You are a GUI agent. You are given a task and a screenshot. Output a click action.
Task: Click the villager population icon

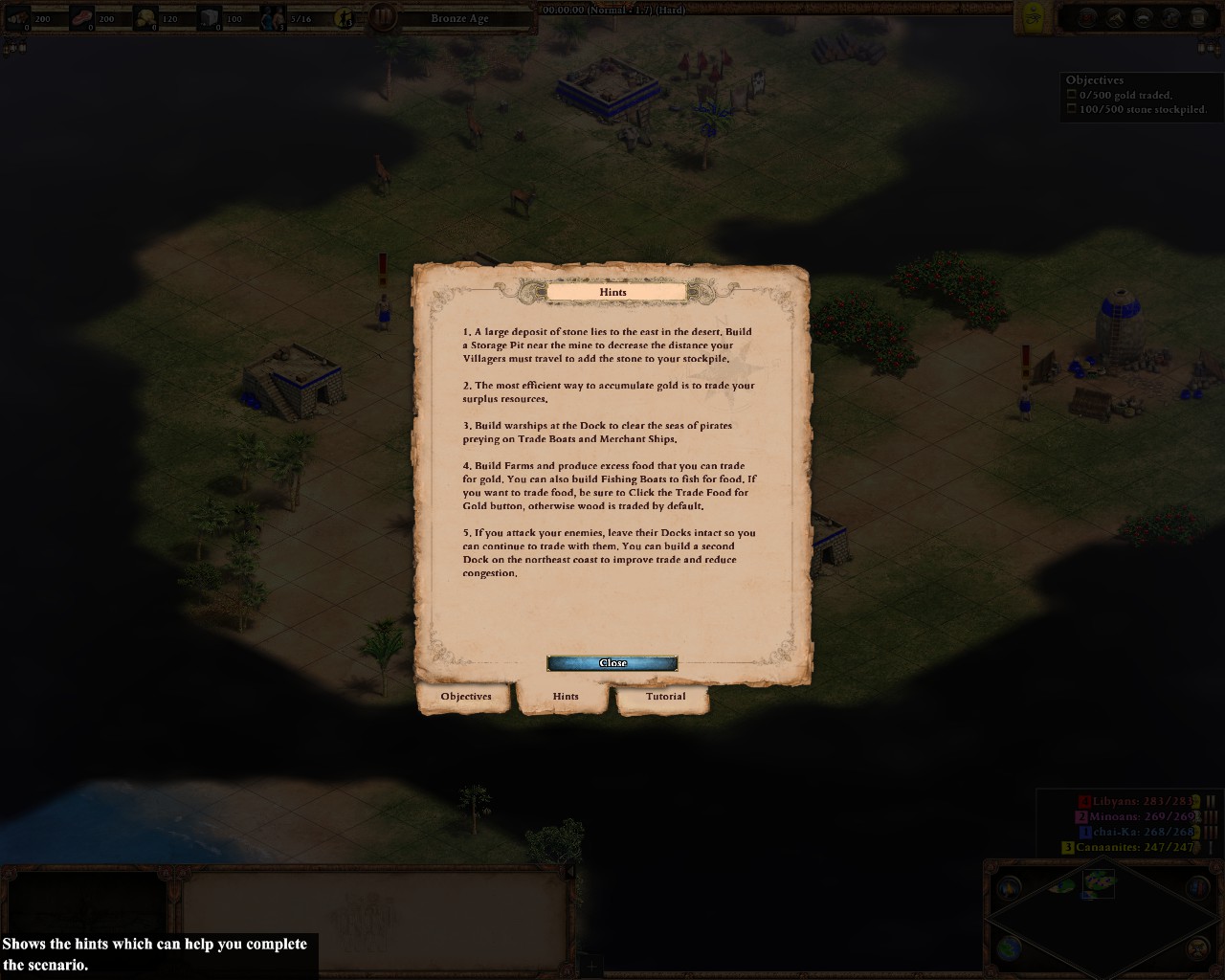coord(273,17)
